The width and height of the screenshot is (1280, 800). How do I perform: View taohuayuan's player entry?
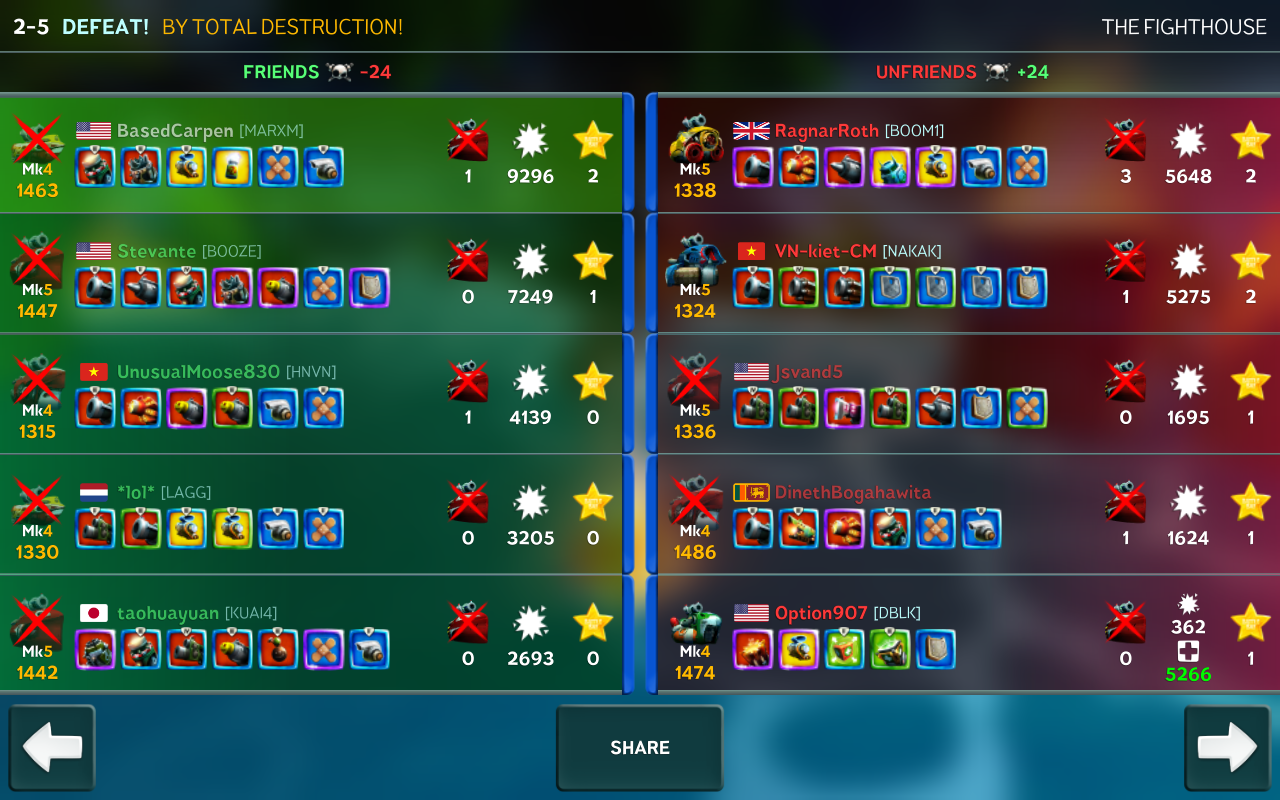pyautogui.click(x=310, y=635)
